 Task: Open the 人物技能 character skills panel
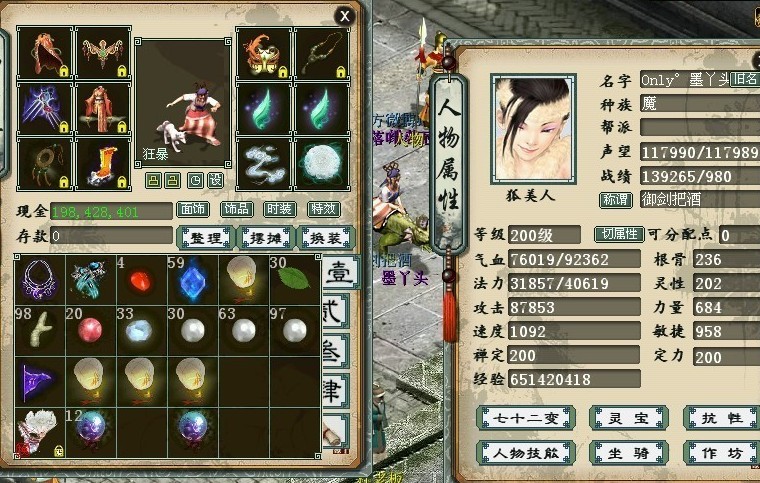point(526,452)
